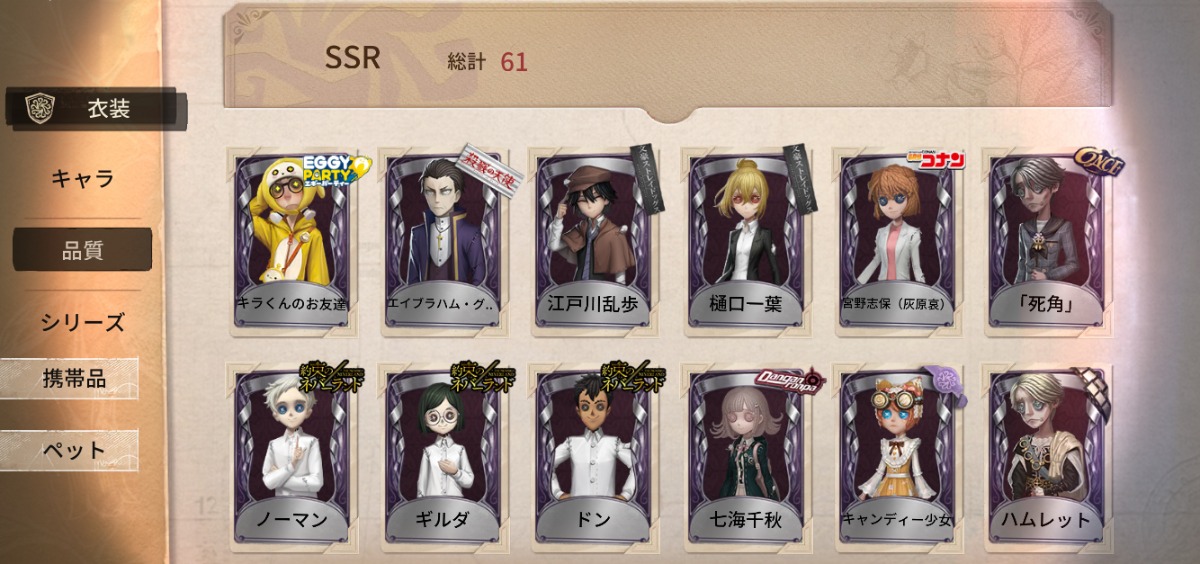Select the 「死角」 costume card
The image size is (1200, 564).
(1046, 240)
